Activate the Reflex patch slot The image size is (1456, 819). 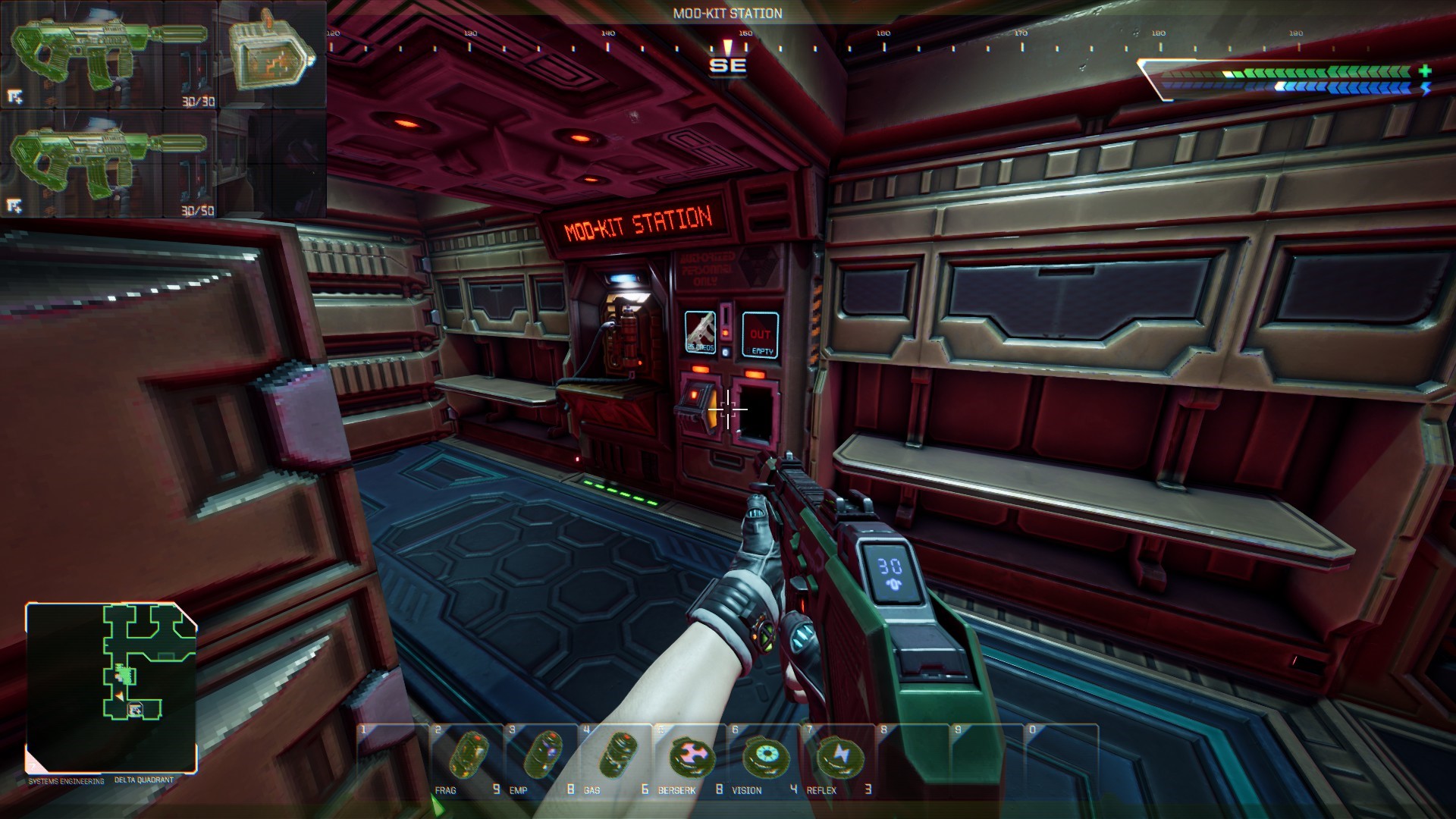click(x=838, y=758)
